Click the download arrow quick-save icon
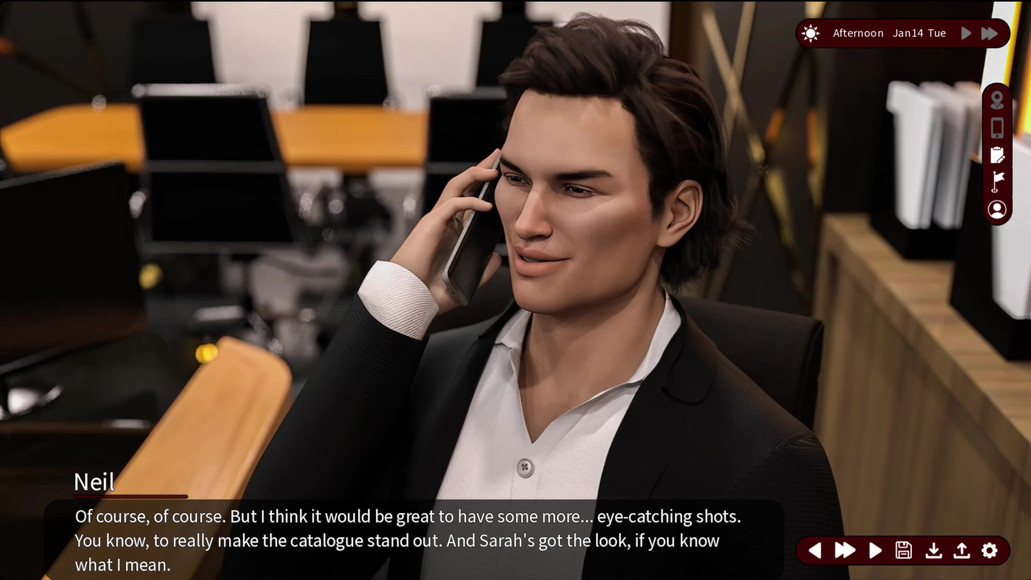Viewport: 1031px width, 580px height. [x=933, y=550]
